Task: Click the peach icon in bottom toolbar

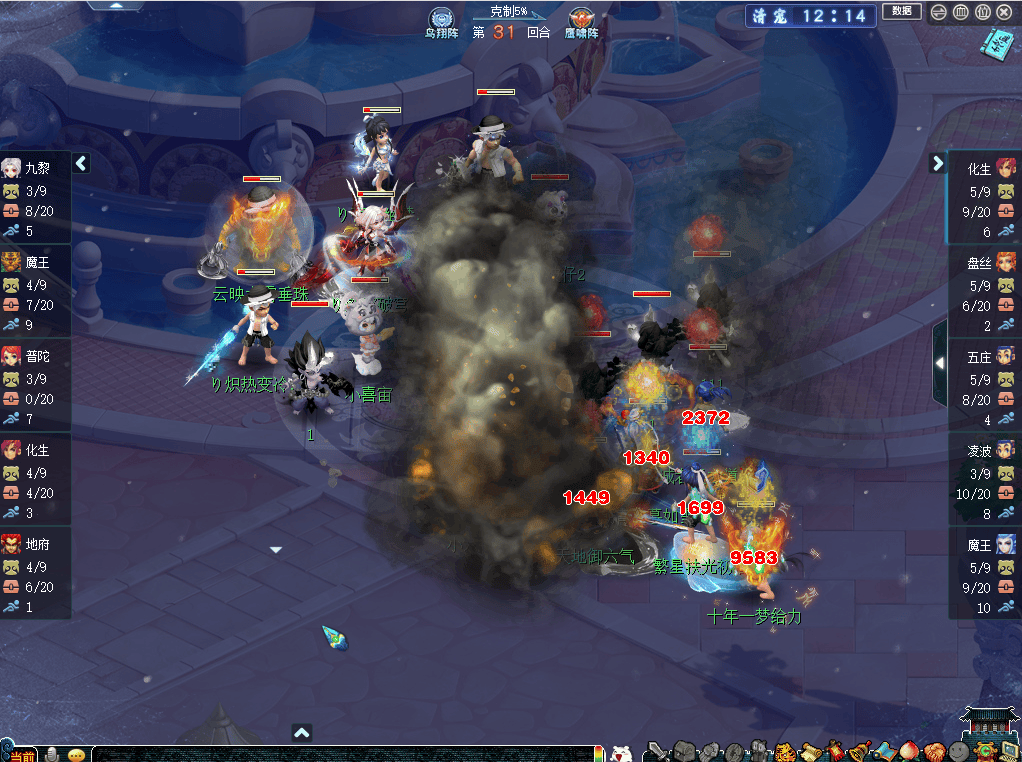Action: pyautogui.click(x=910, y=751)
